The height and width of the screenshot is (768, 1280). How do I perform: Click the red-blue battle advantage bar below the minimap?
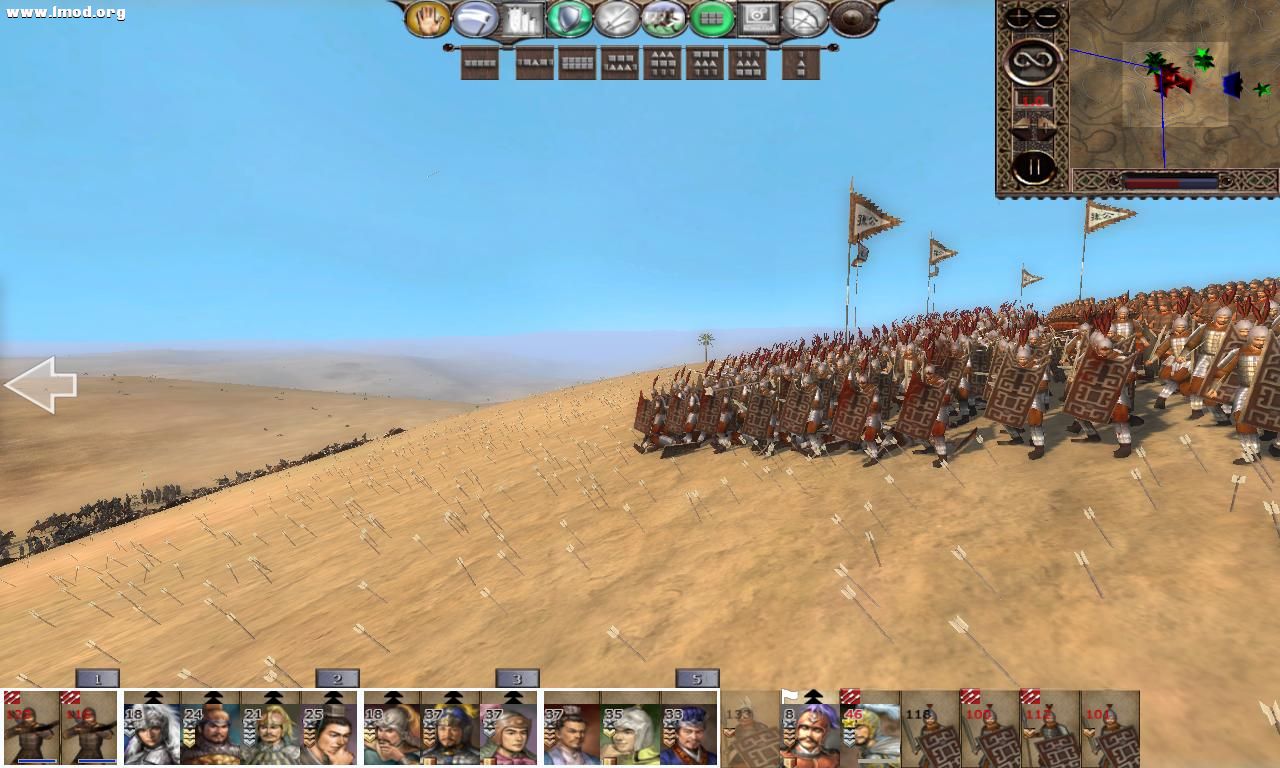tap(1170, 181)
